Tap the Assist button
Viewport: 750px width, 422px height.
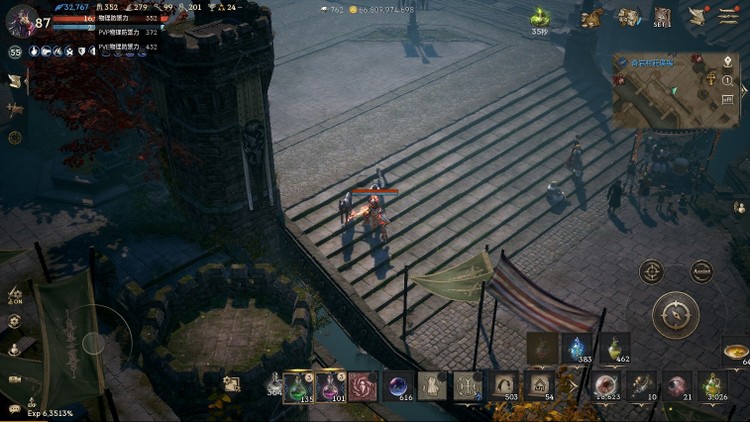tap(702, 271)
